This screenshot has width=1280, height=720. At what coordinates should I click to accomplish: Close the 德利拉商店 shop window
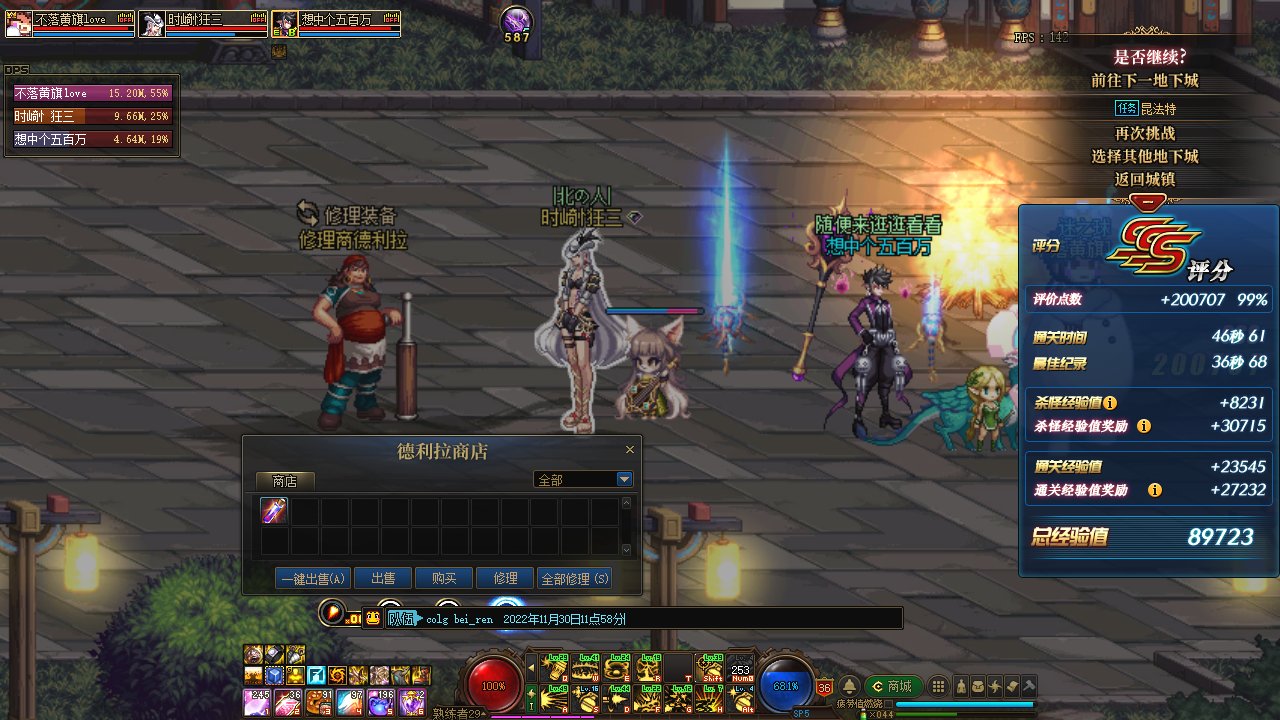(630, 451)
